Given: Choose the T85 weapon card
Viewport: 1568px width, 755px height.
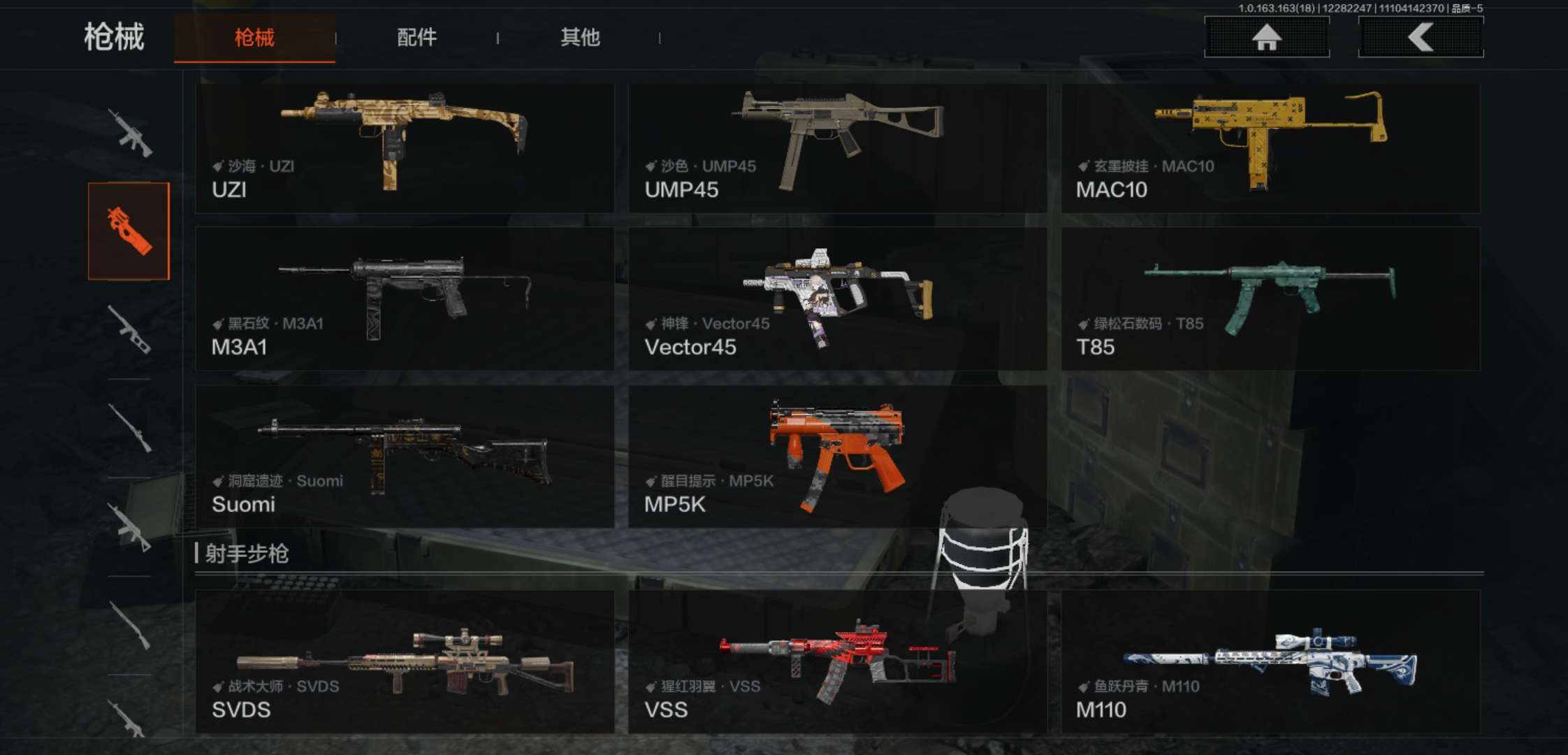Looking at the screenshot, I should (1270, 299).
